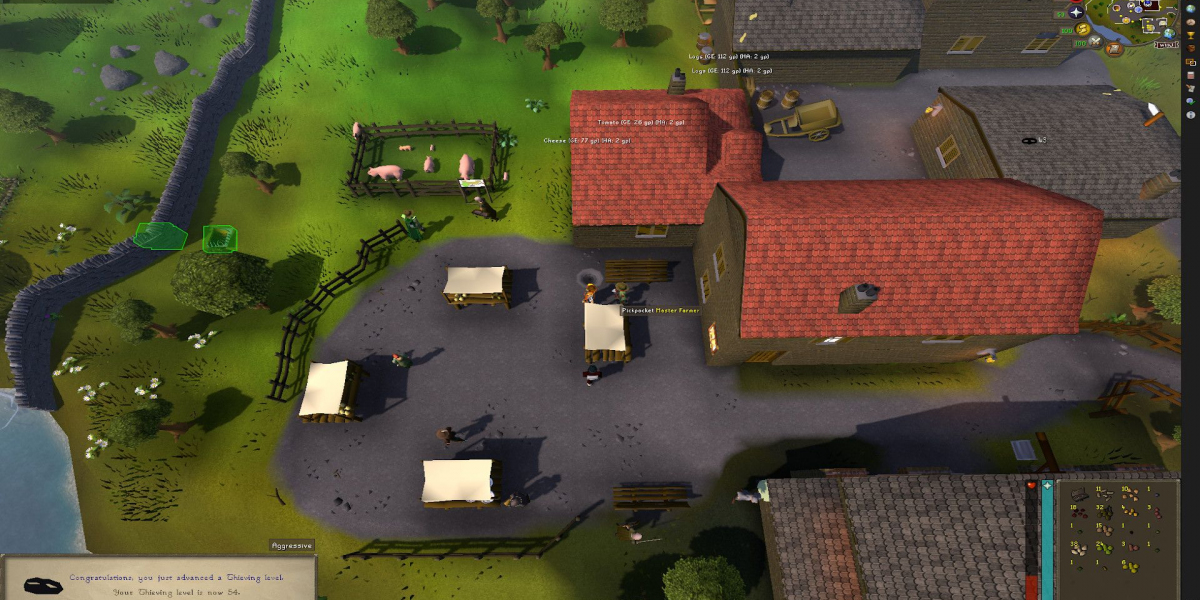
Task: Select the stack of 10 orange seeds
Action: [x=1131, y=495]
